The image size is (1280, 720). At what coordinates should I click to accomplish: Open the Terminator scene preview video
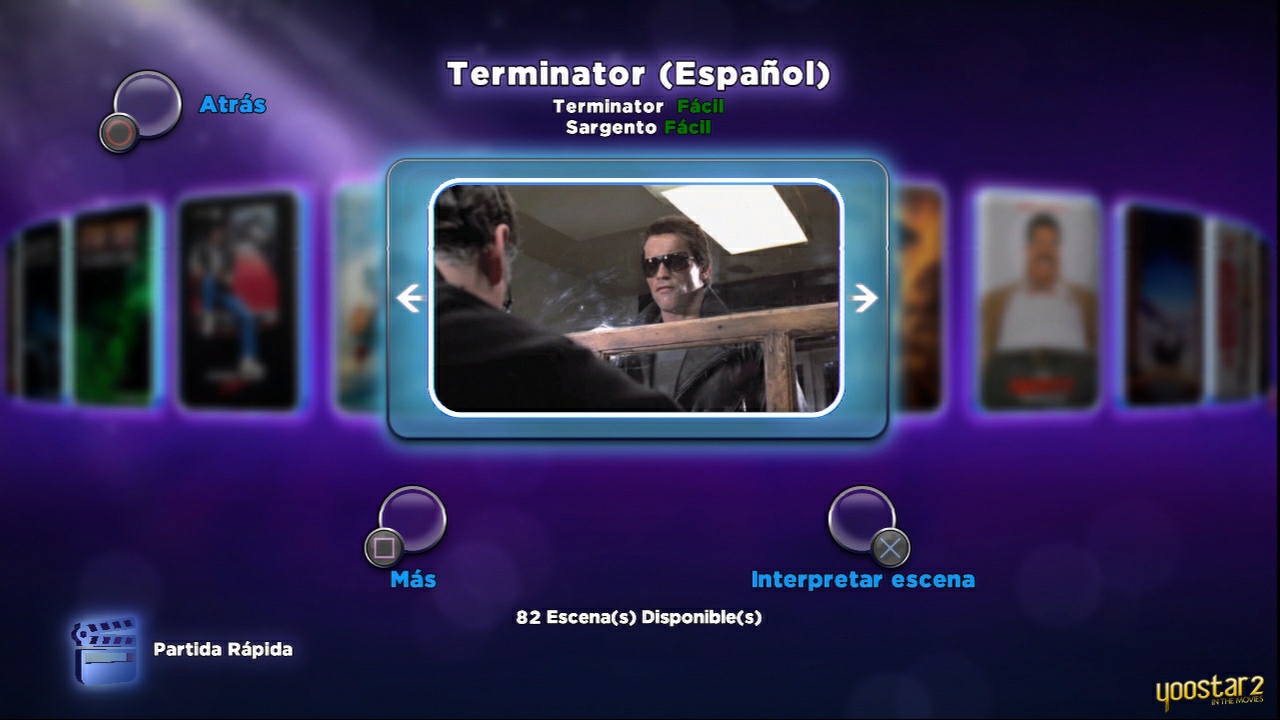coord(637,297)
